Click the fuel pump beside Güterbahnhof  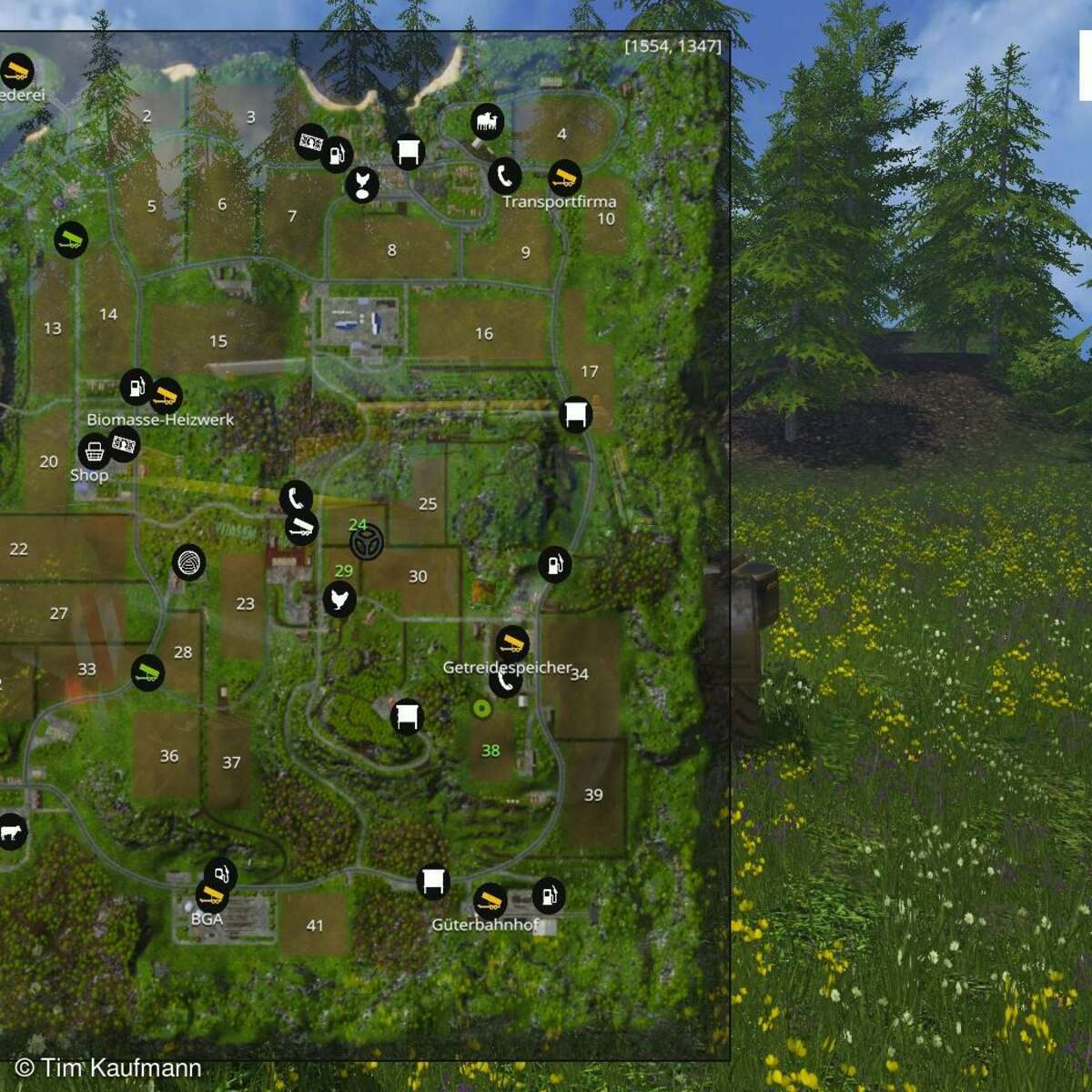pos(548,895)
